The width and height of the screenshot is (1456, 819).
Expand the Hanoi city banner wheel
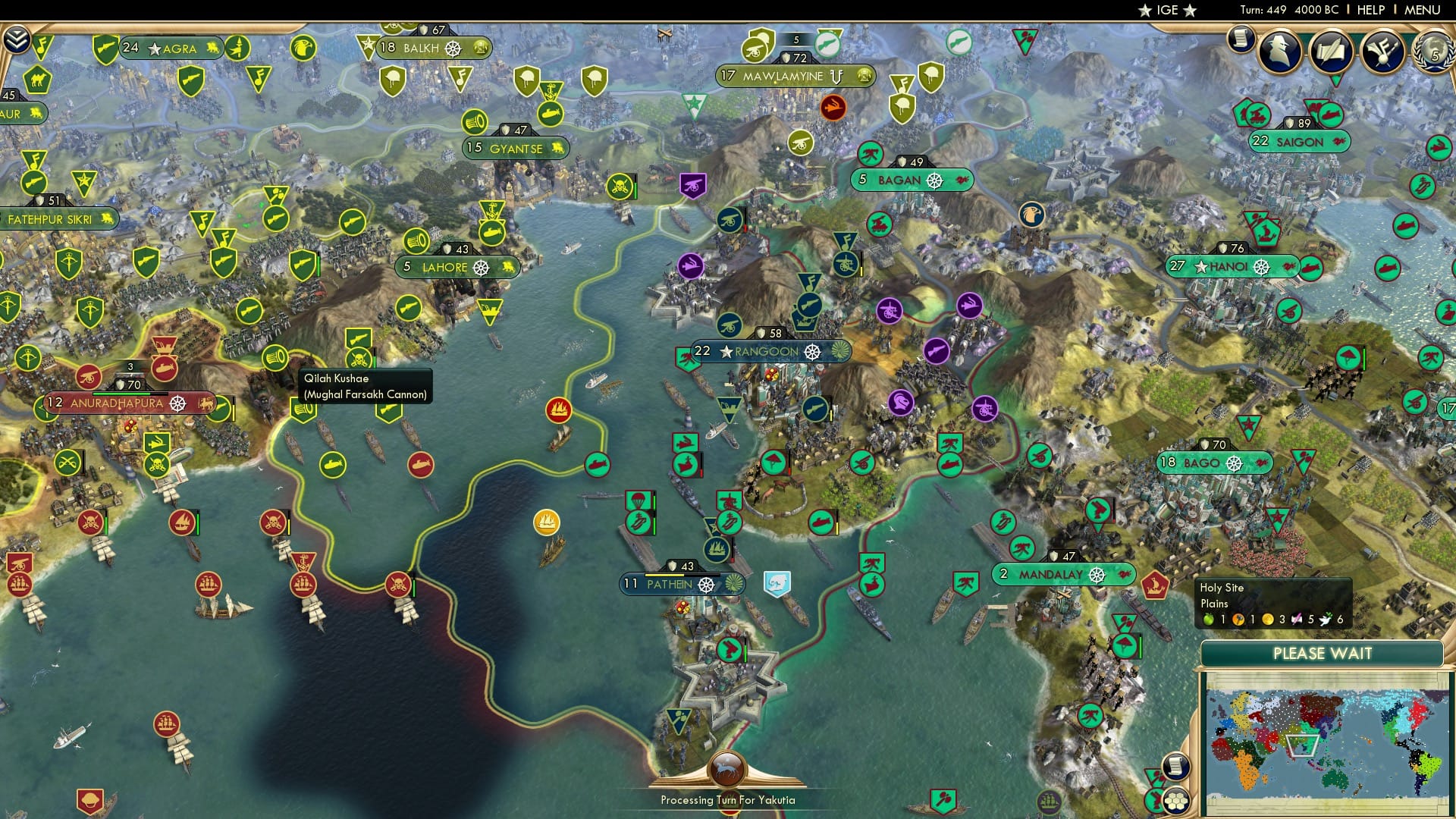coord(1261,266)
